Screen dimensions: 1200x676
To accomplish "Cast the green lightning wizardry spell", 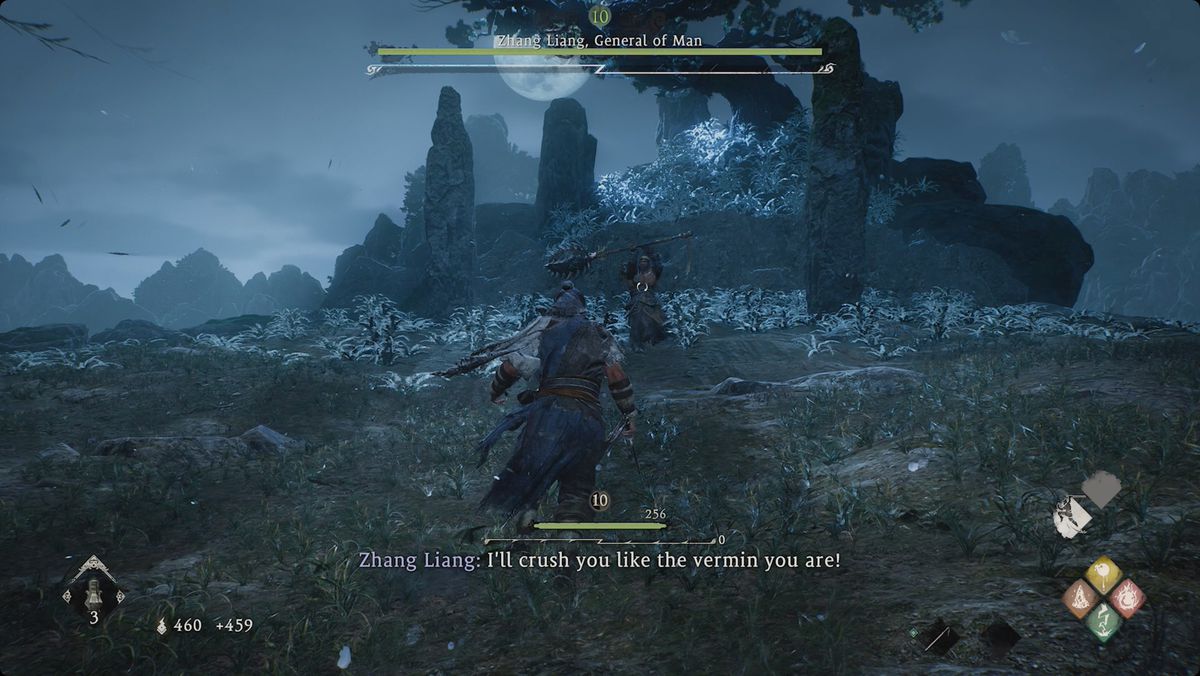I will tap(1104, 621).
